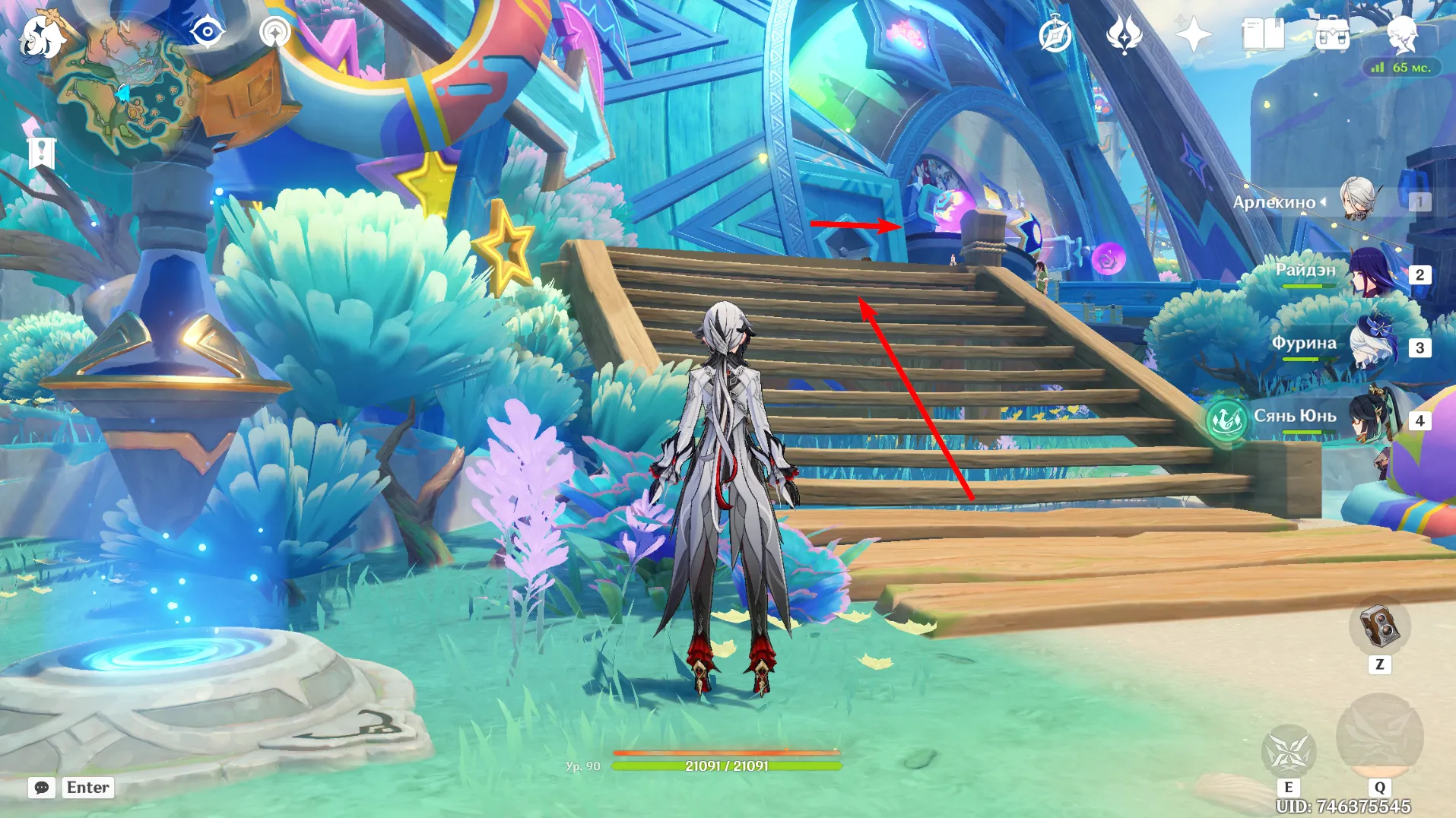Open the compass events icon
1456x818 pixels.
click(x=1055, y=35)
